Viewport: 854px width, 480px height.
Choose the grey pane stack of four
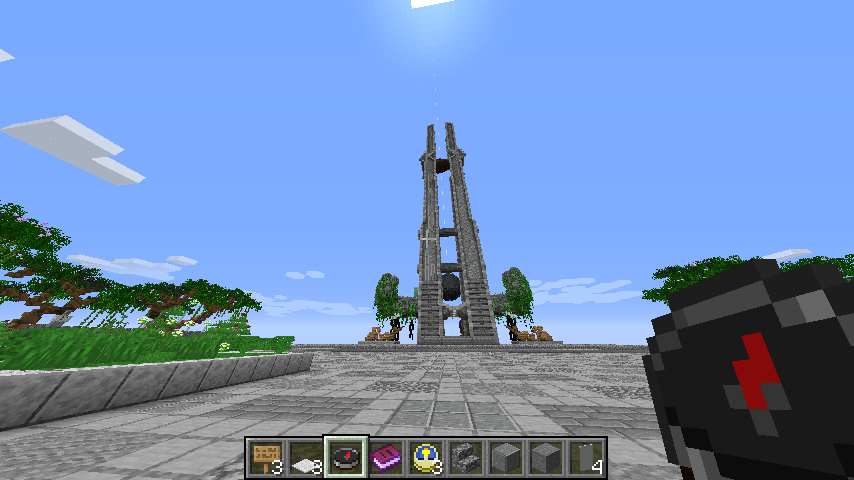coord(586,458)
